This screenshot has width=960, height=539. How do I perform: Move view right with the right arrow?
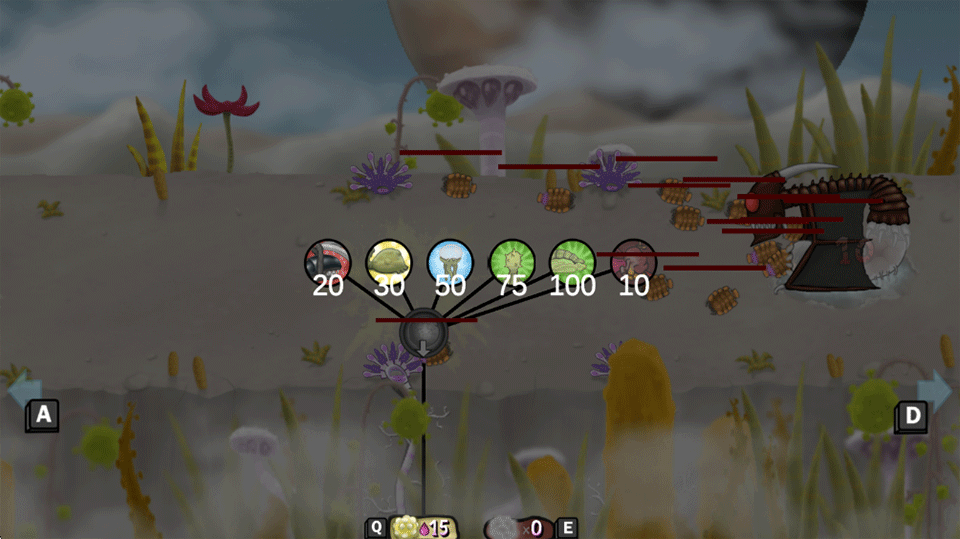tap(934, 391)
